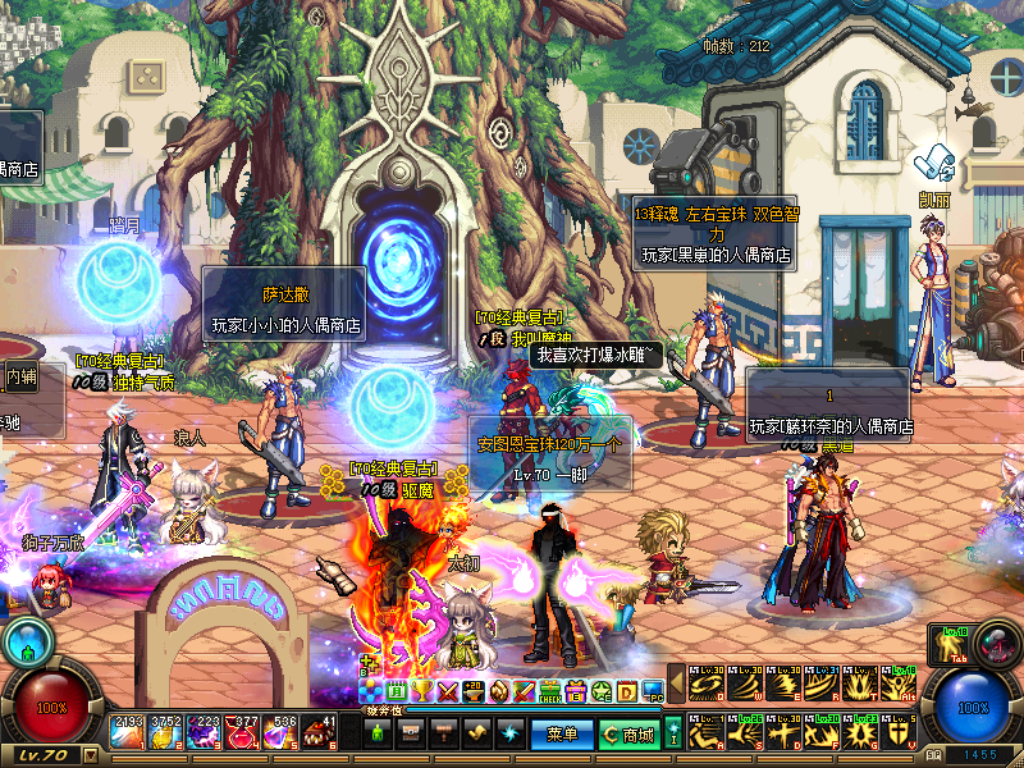
Task: Open the green monthly calendar icon
Action: [396, 691]
